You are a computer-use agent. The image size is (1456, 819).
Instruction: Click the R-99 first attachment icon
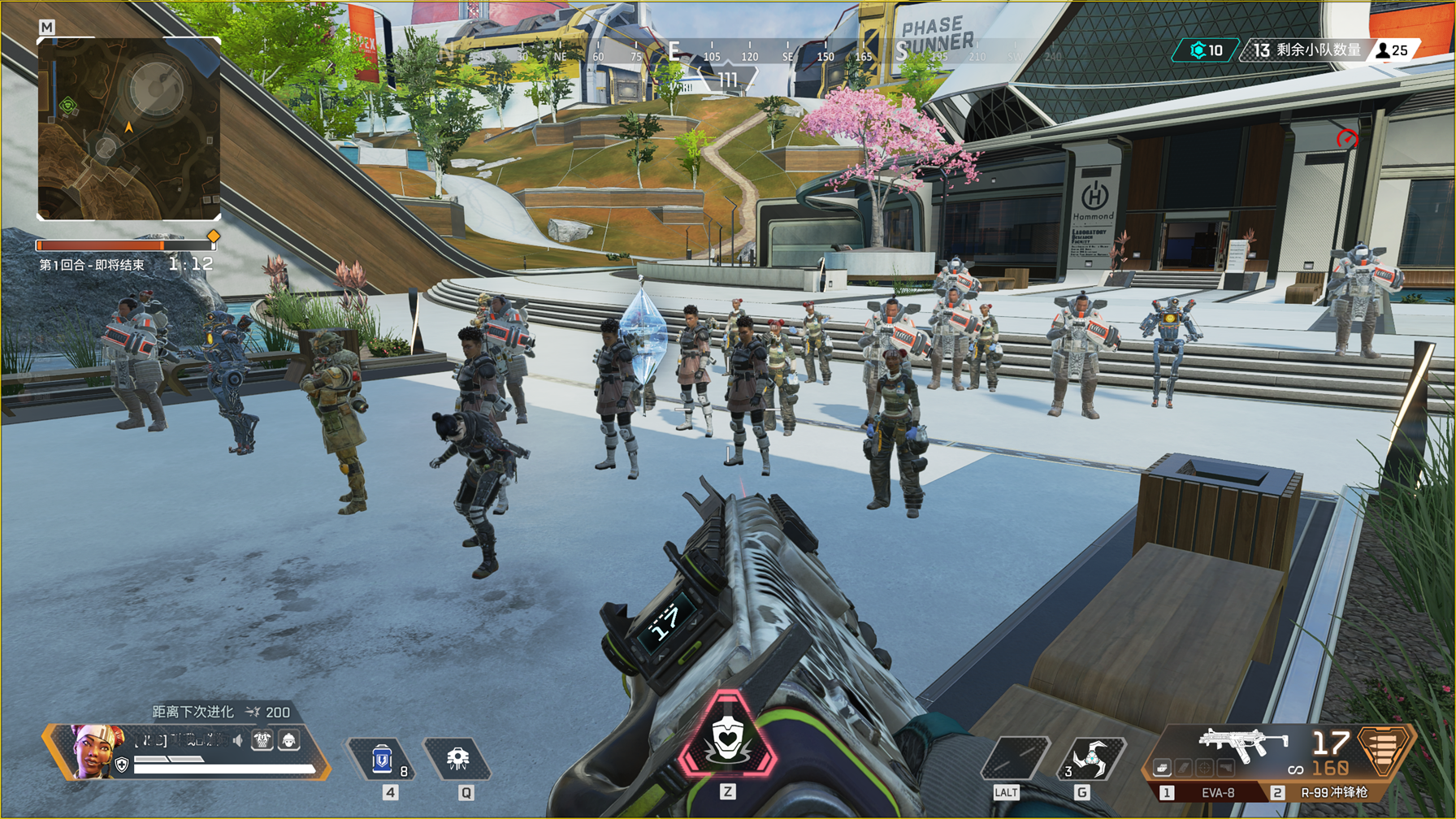[1162, 768]
